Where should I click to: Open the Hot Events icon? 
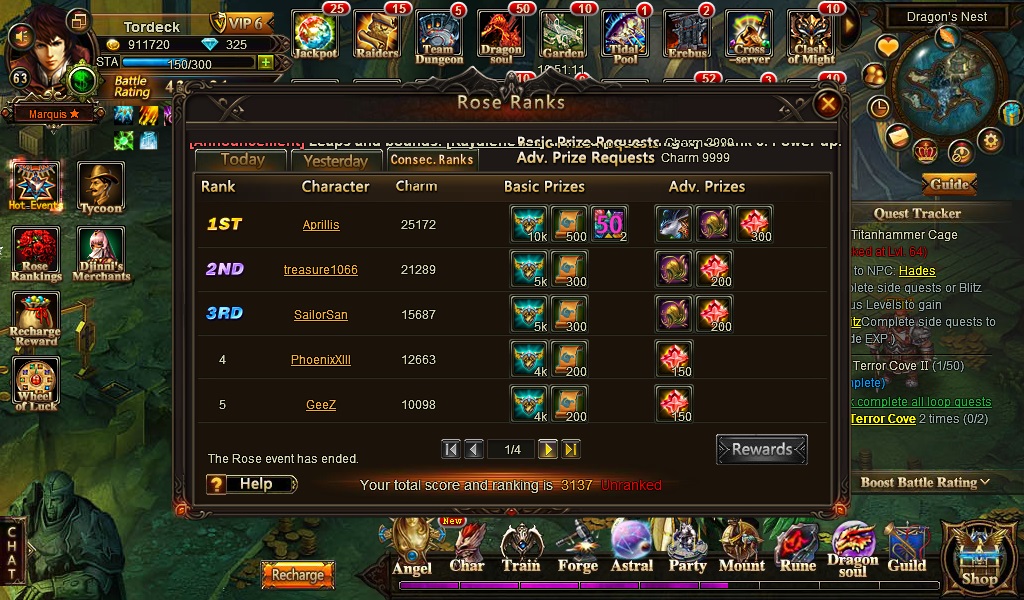36,187
